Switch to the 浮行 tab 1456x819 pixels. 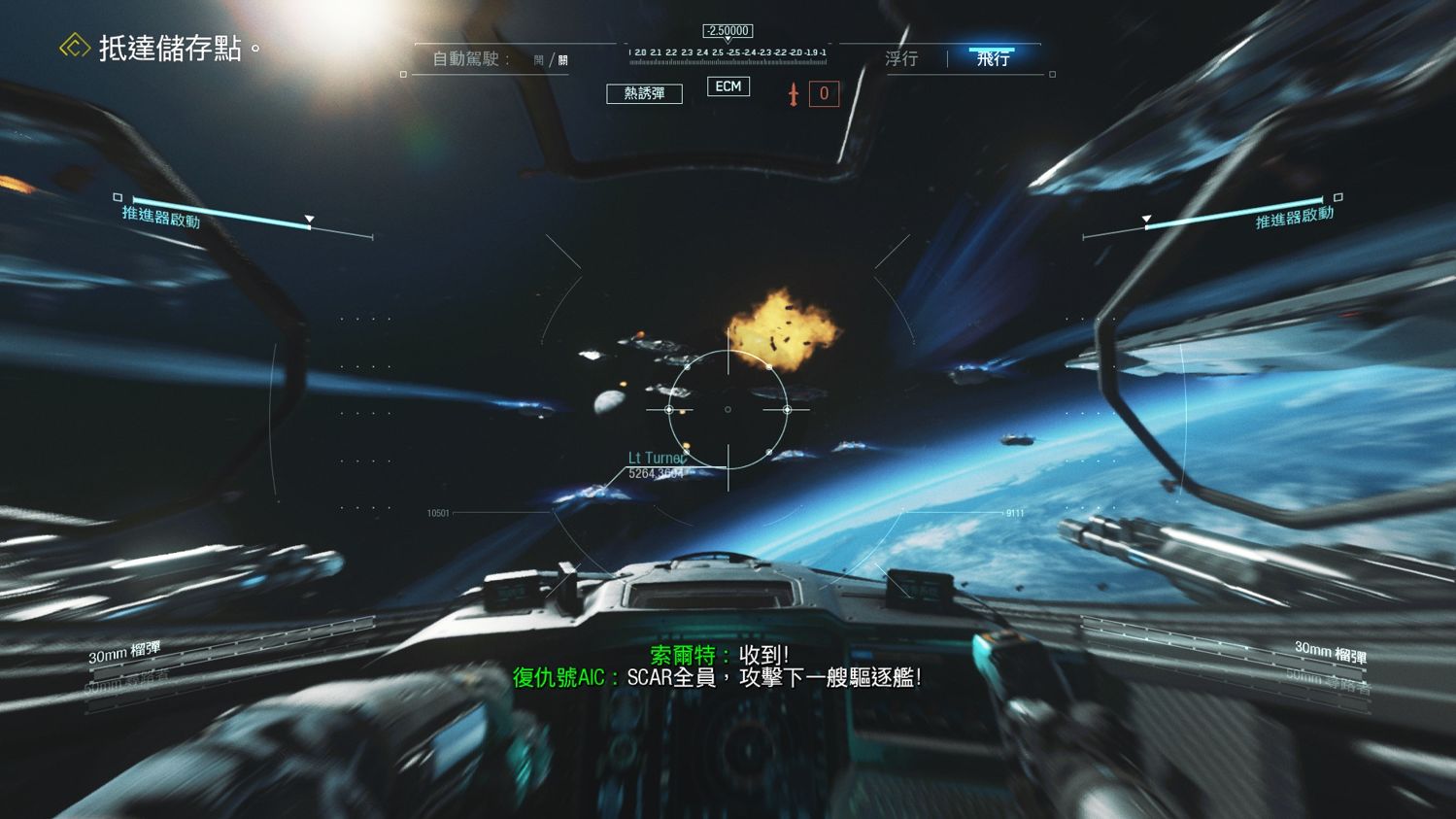tap(901, 58)
